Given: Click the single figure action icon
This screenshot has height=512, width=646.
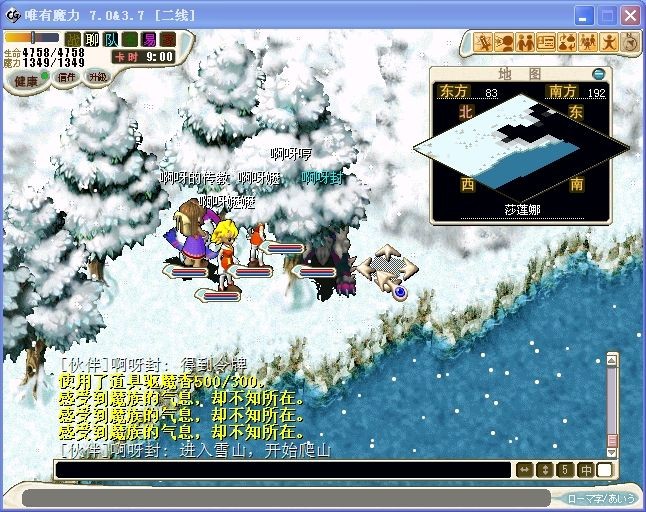Looking at the screenshot, I should pos(608,42).
